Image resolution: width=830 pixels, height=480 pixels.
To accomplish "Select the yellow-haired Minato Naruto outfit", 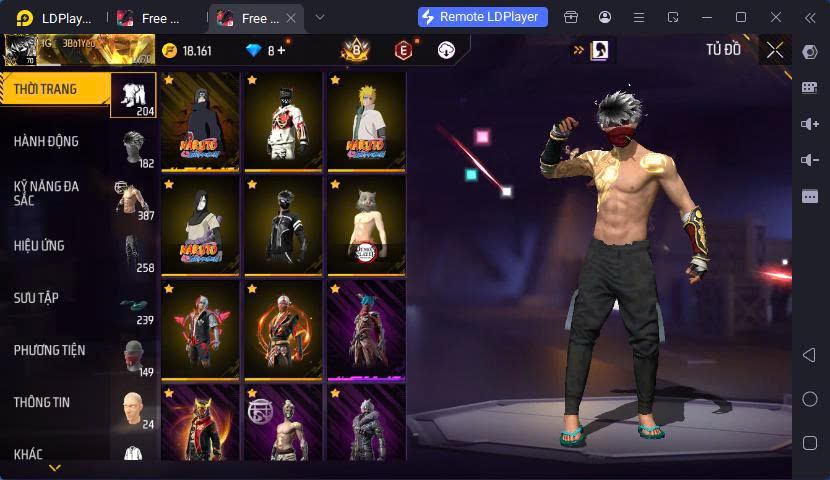I will coord(366,122).
